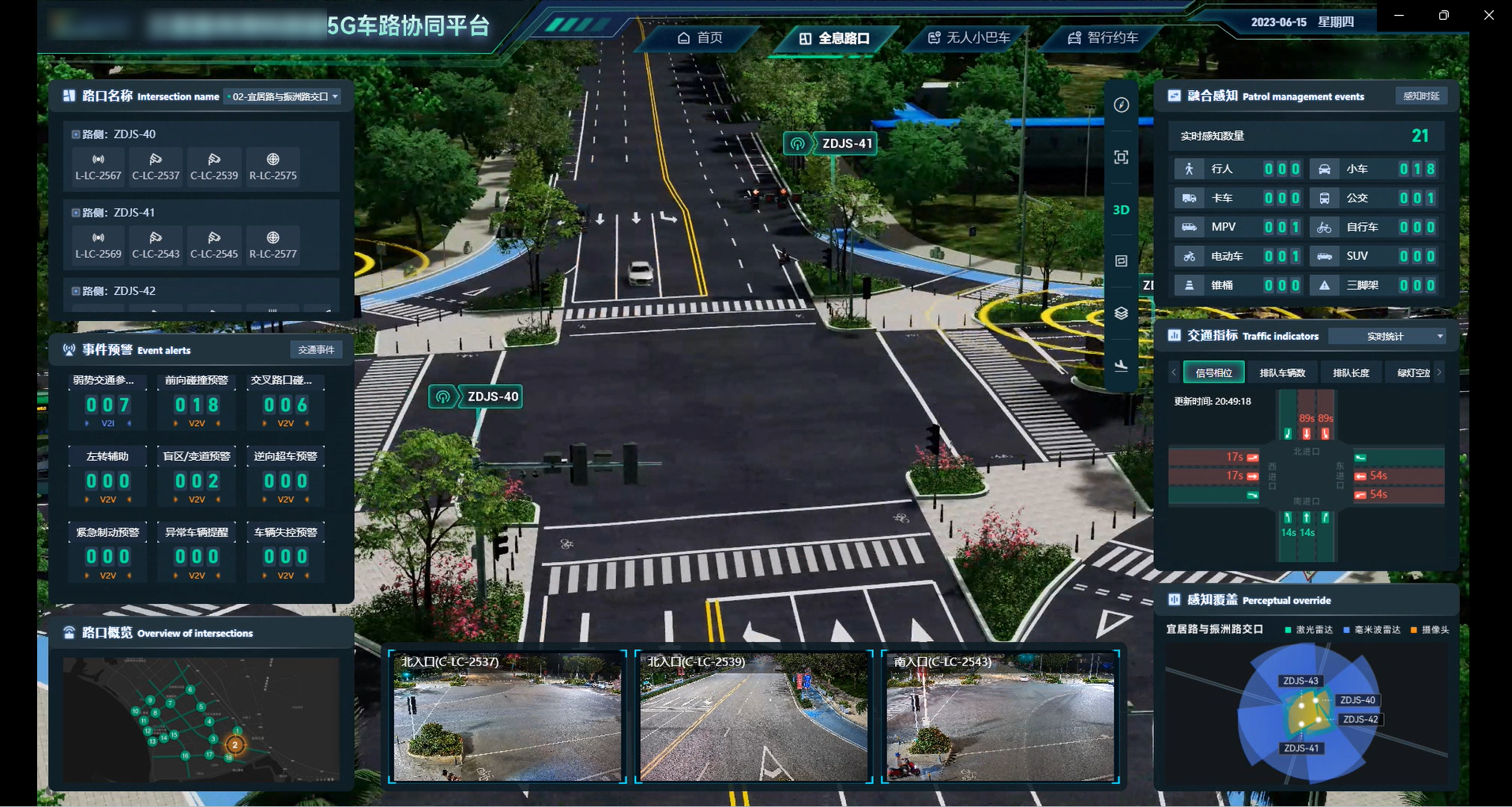Screen dimensions: 1512x807
Task: Click the 感知时延 button in Patrol management panel
Action: pos(1420,96)
